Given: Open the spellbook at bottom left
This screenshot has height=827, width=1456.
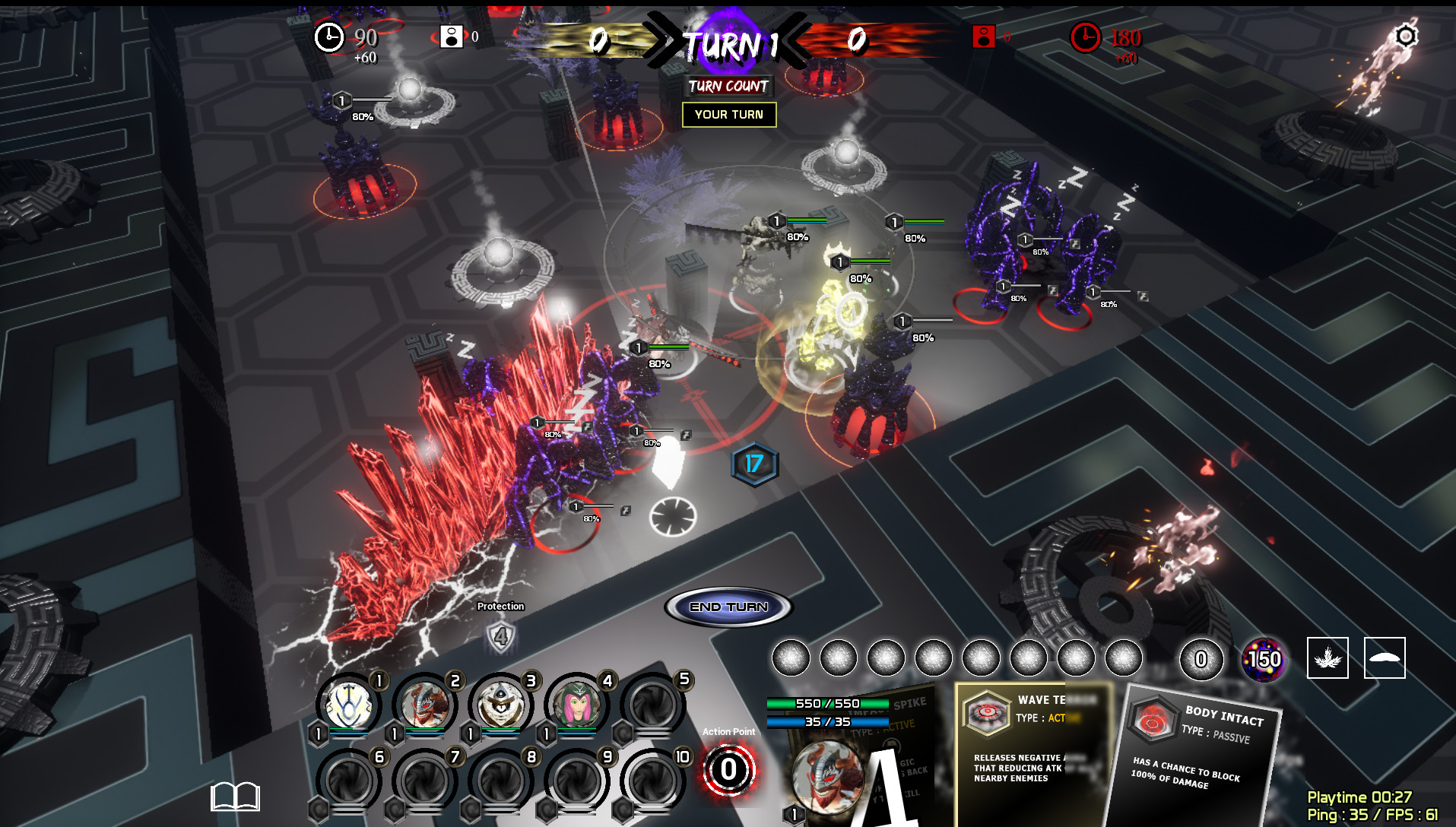Looking at the screenshot, I should pyautogui.click(x=236, y=795).
